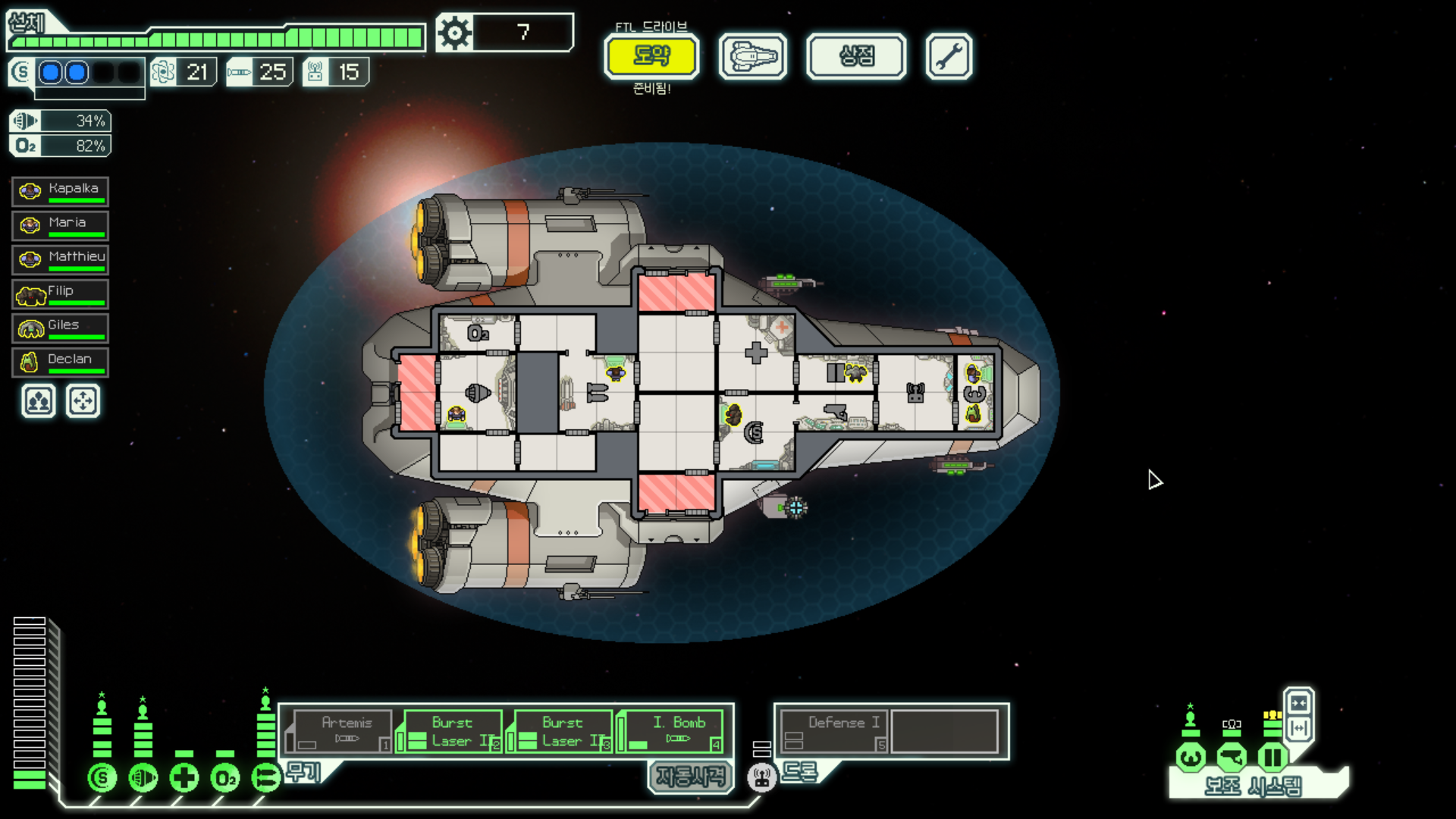Image resolution: width=1456 pixels, height=819 pixels.
Task: Click the engines system power icon
Action: 143,777
